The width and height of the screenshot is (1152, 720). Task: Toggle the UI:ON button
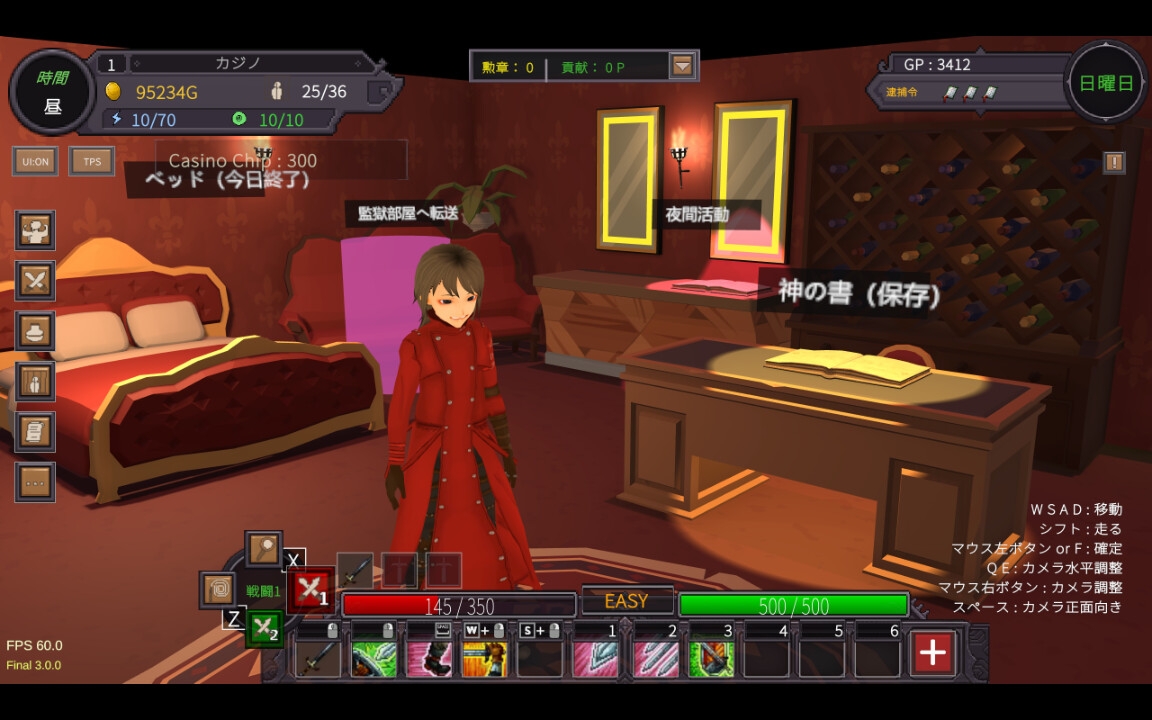tap(35, 161)
